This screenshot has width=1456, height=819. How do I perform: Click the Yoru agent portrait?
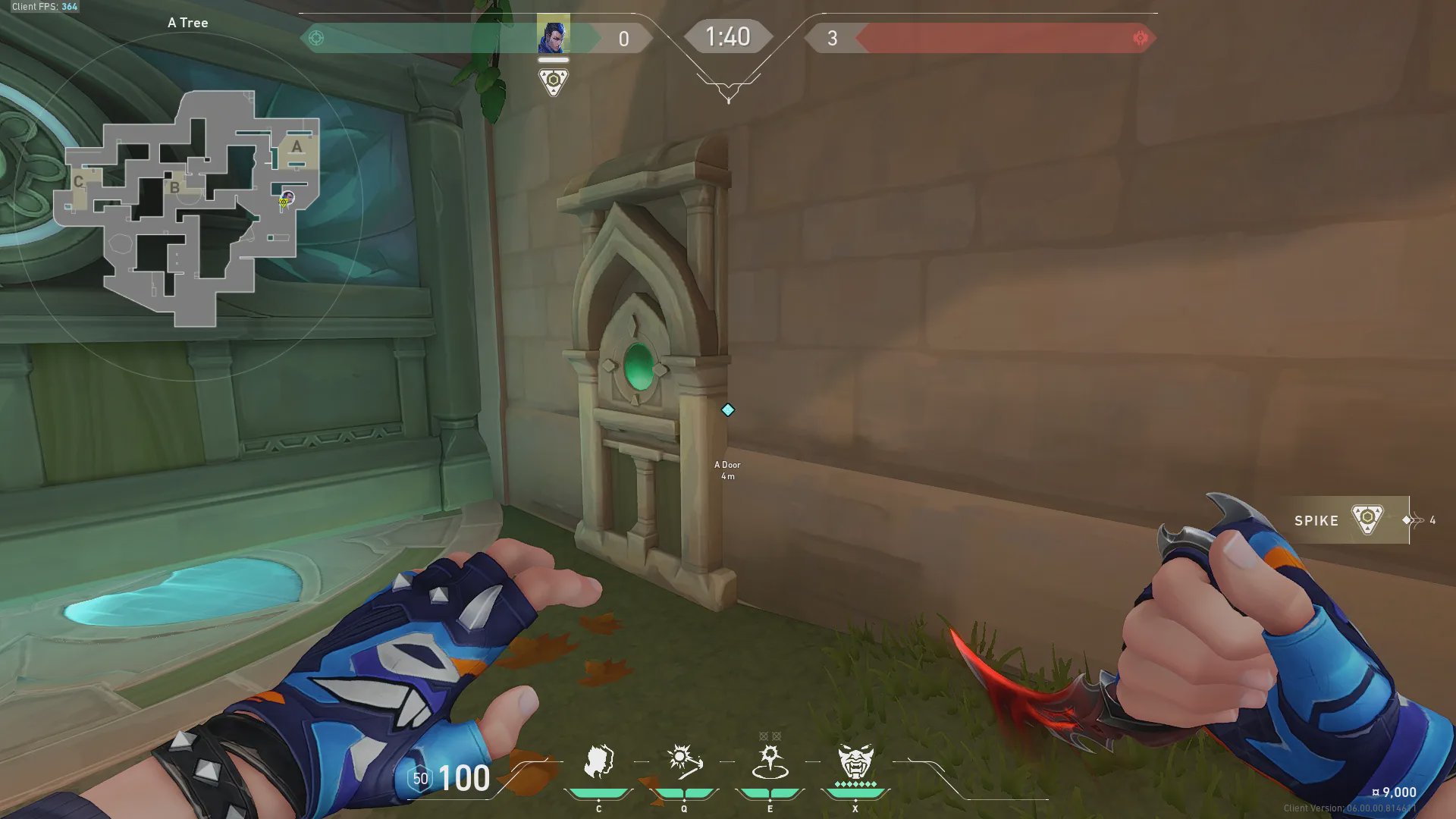pos(553,36)
